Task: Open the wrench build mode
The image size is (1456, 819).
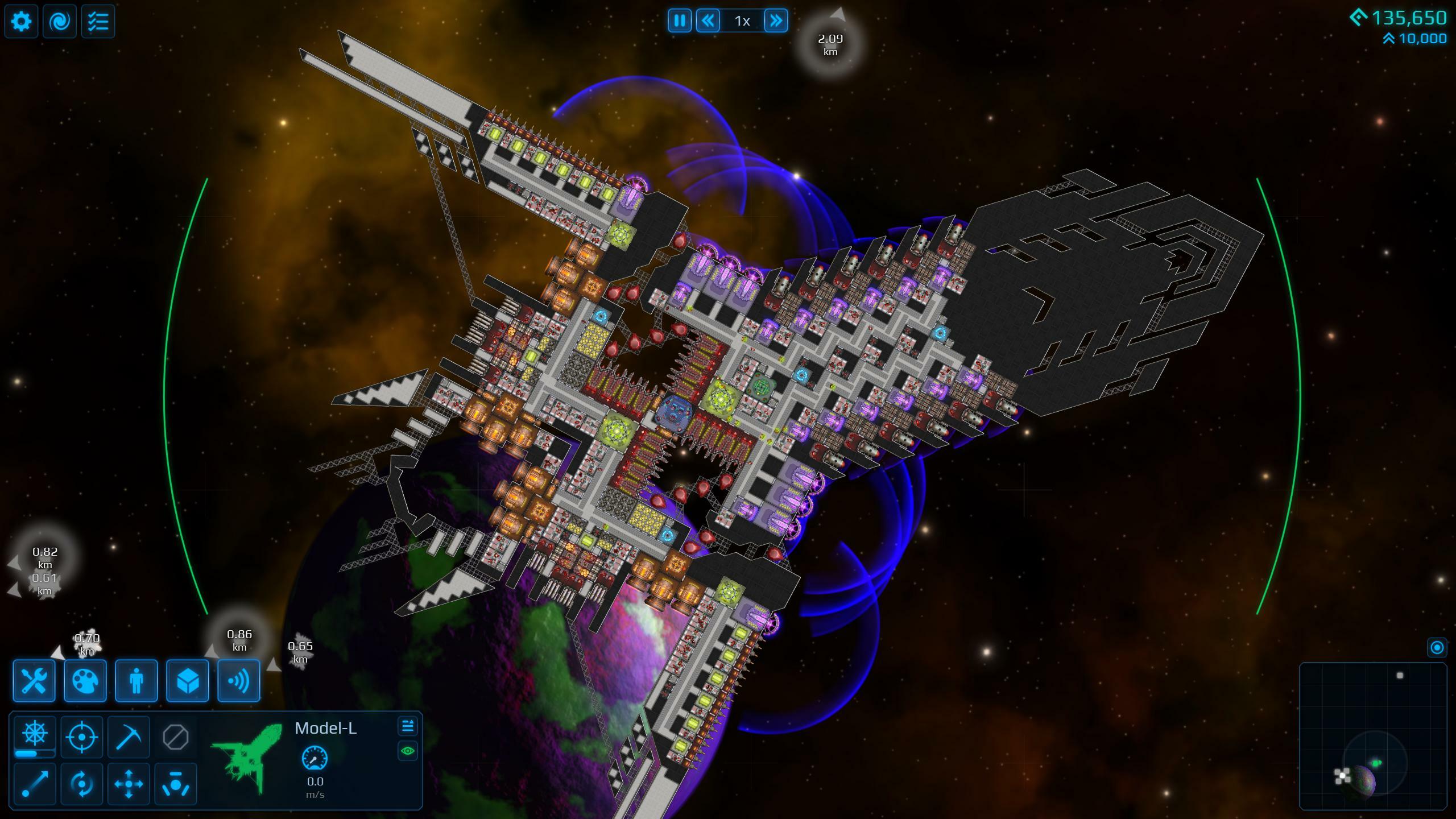Action: tap(34, 681)
